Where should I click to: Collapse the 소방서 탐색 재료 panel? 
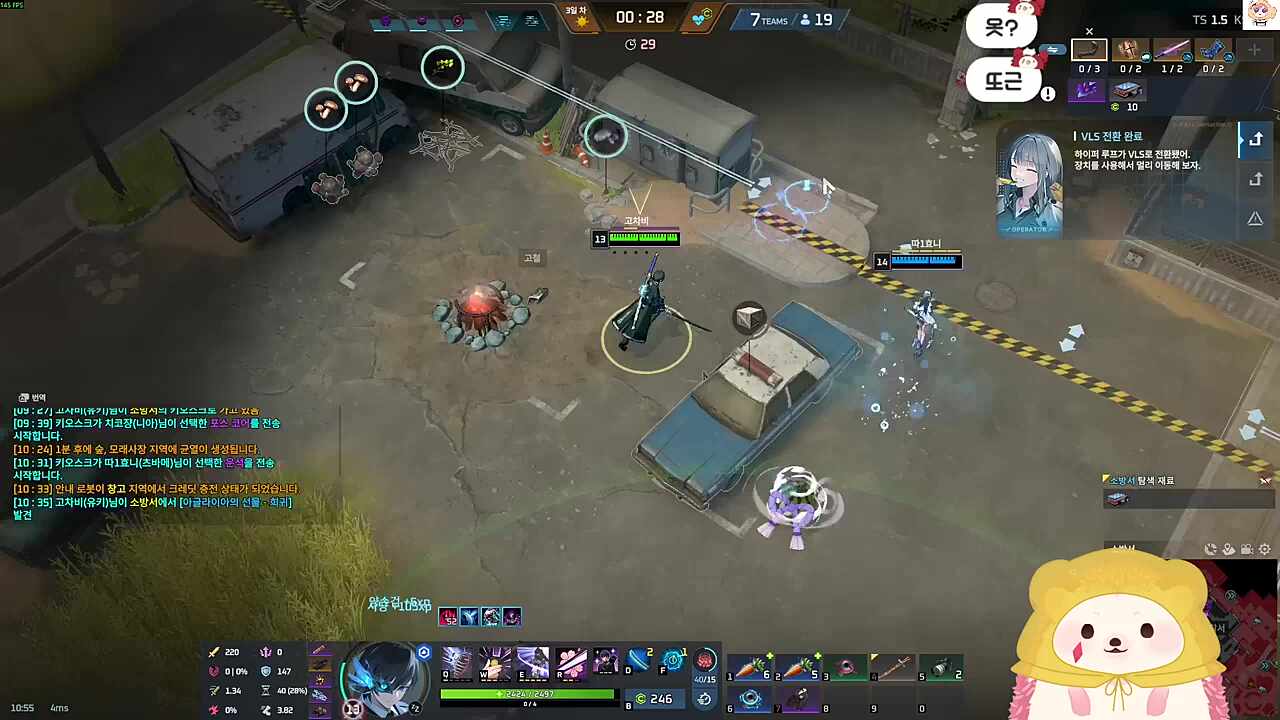tap(1266, 481)
